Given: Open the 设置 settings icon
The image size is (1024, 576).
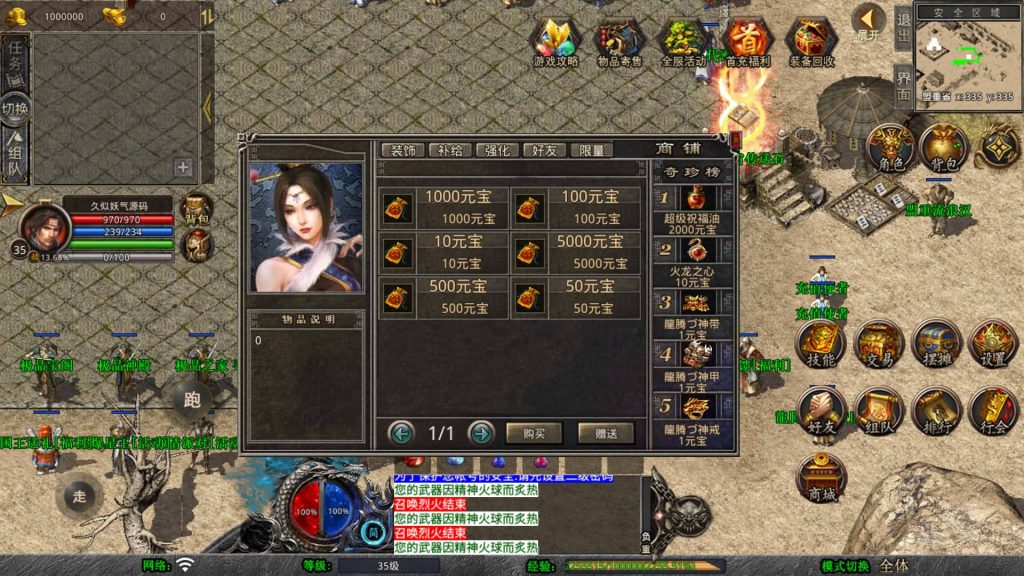Looking at the screenshot, I should click(993, 344).
